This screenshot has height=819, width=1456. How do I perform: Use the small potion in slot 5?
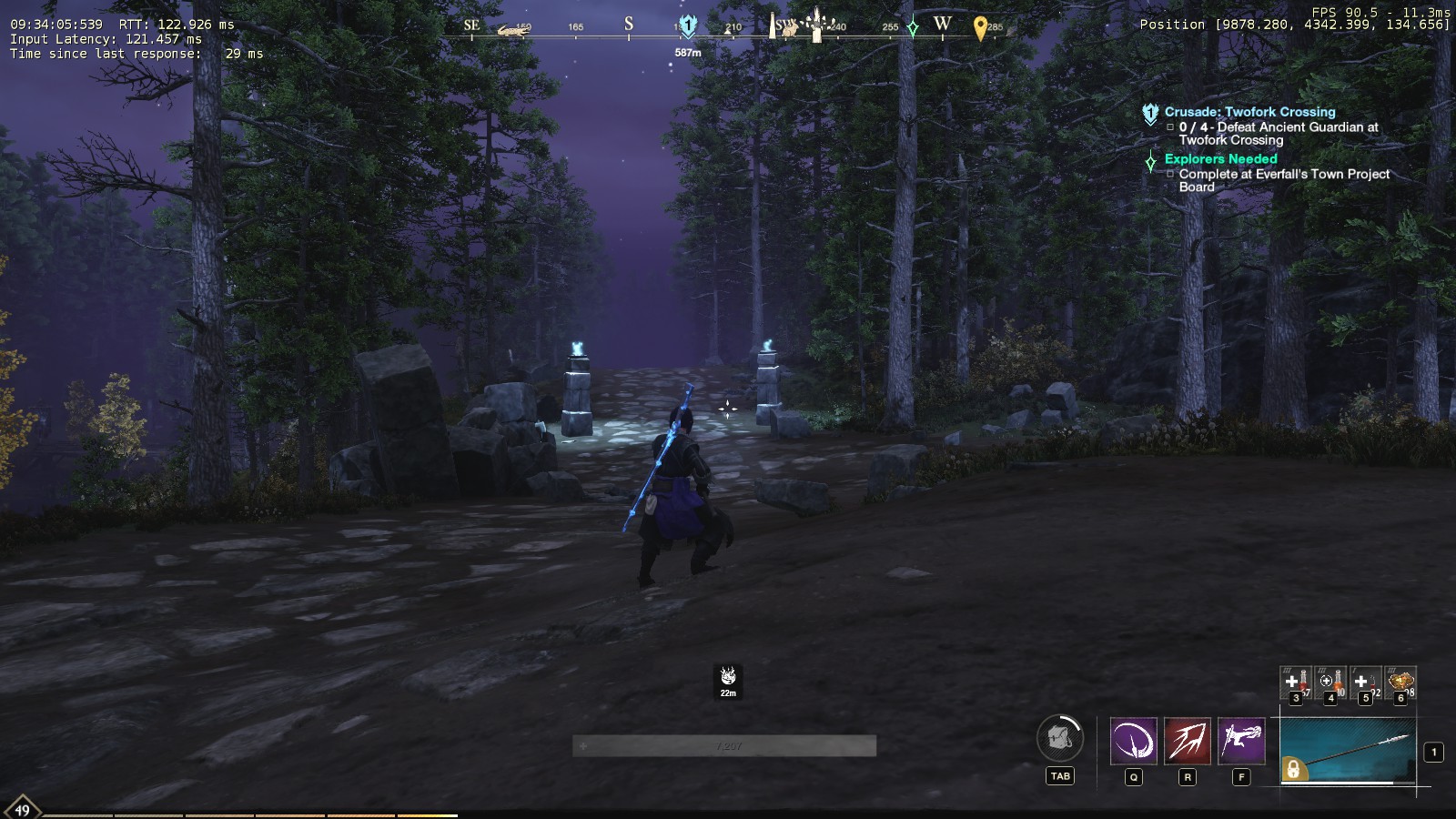[x=1365, y=682]
